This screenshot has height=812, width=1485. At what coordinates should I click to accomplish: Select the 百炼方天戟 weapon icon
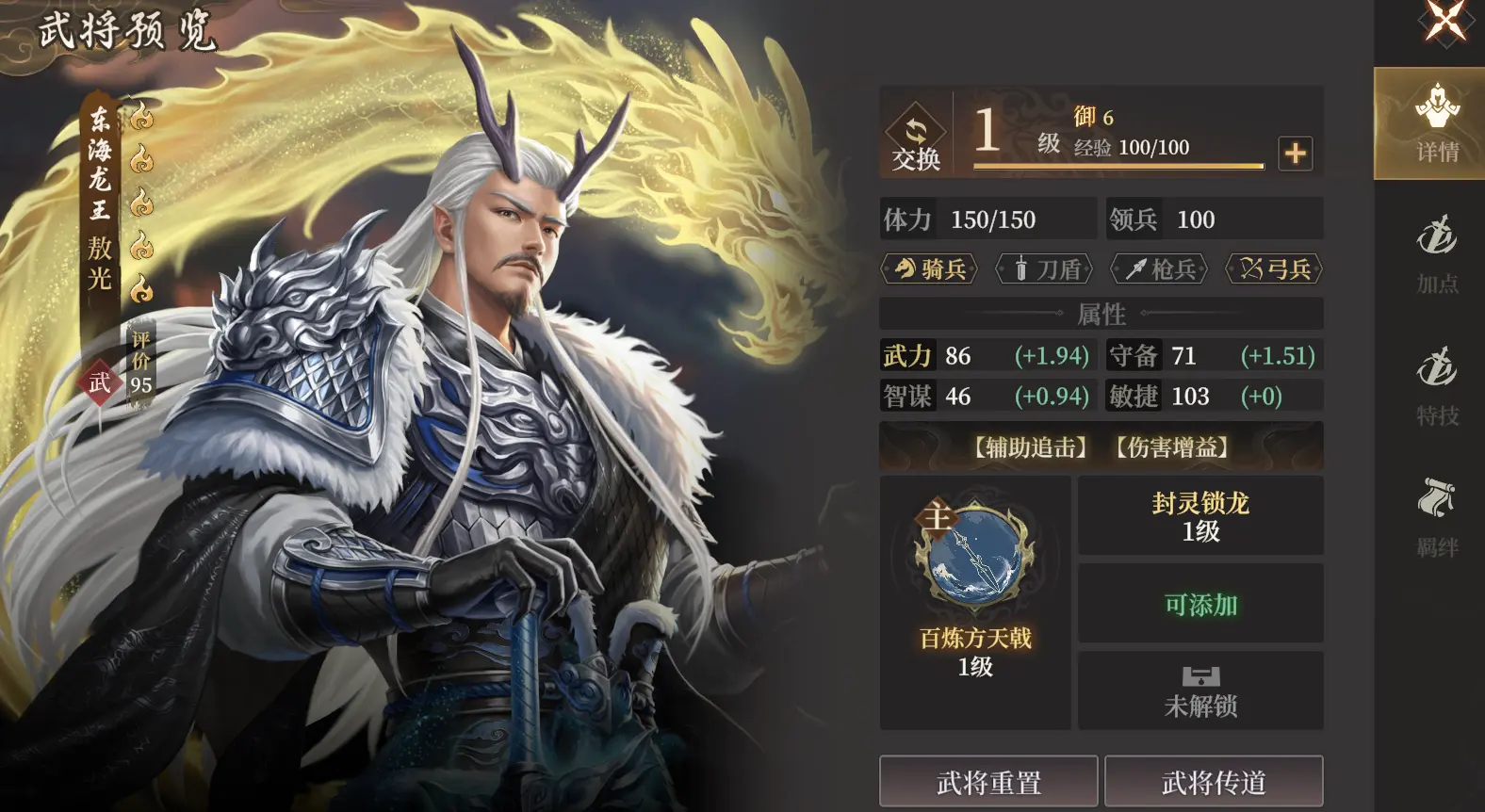tap(974, 556)
